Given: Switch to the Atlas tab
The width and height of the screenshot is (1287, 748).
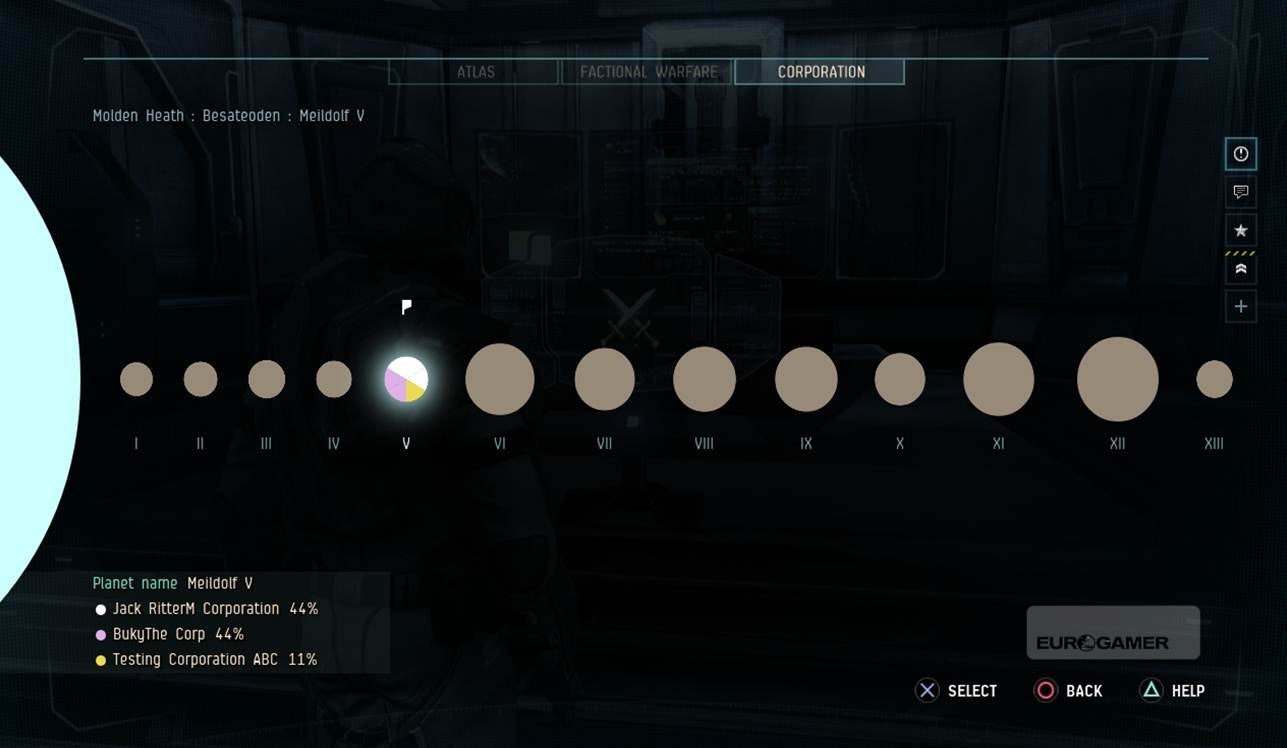Looking at the screenshot, I should 474,72.
